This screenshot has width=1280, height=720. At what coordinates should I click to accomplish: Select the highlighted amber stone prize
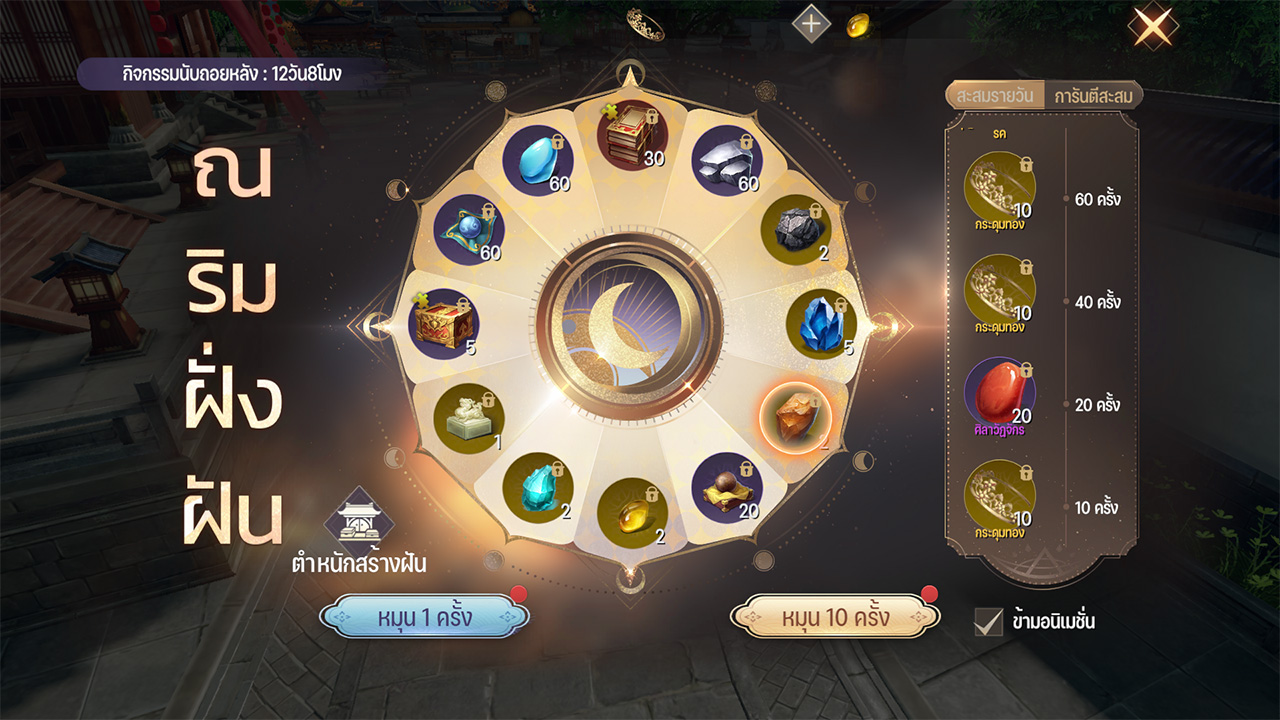click(795, 416)
